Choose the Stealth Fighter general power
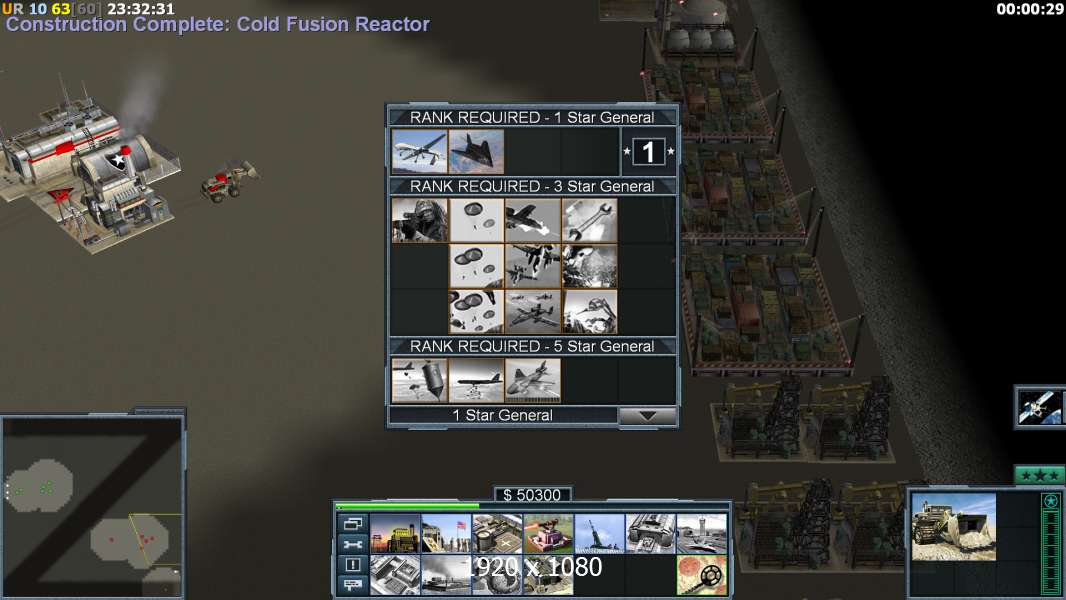Image resolution: width=1066 pixels, height=600 pixels. pos(476,152)
